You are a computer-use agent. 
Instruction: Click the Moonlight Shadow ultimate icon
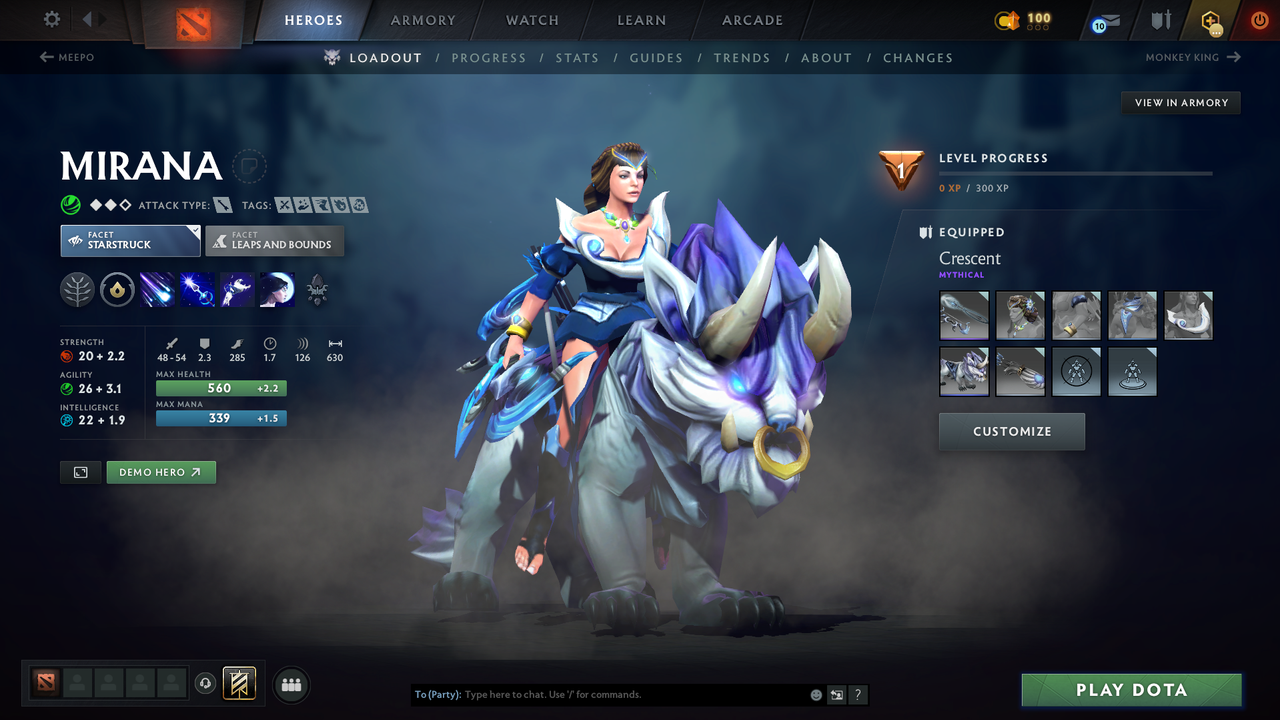tap(277, 290)
